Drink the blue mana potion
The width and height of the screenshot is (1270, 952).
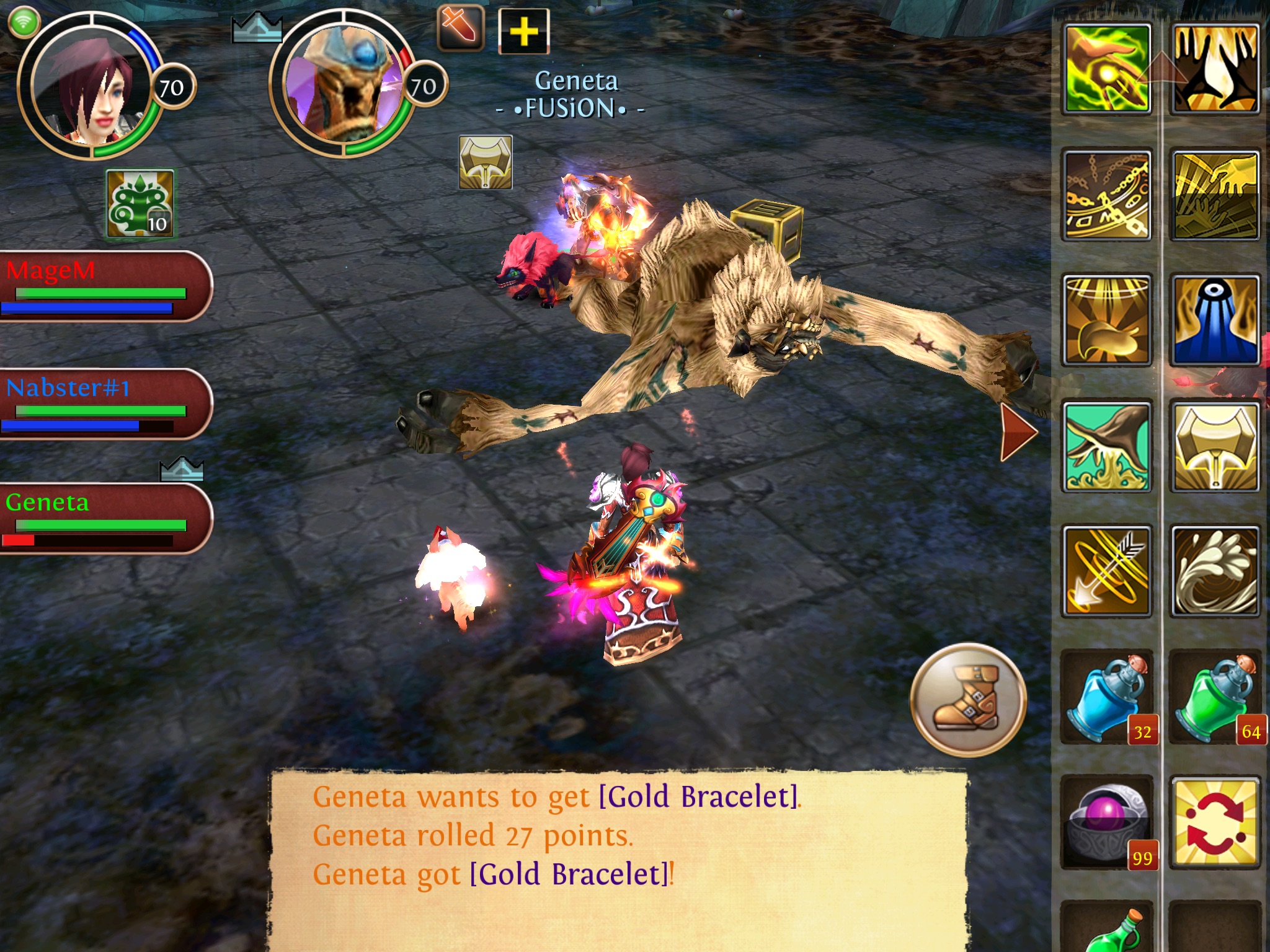click(x=1107, y=697)
